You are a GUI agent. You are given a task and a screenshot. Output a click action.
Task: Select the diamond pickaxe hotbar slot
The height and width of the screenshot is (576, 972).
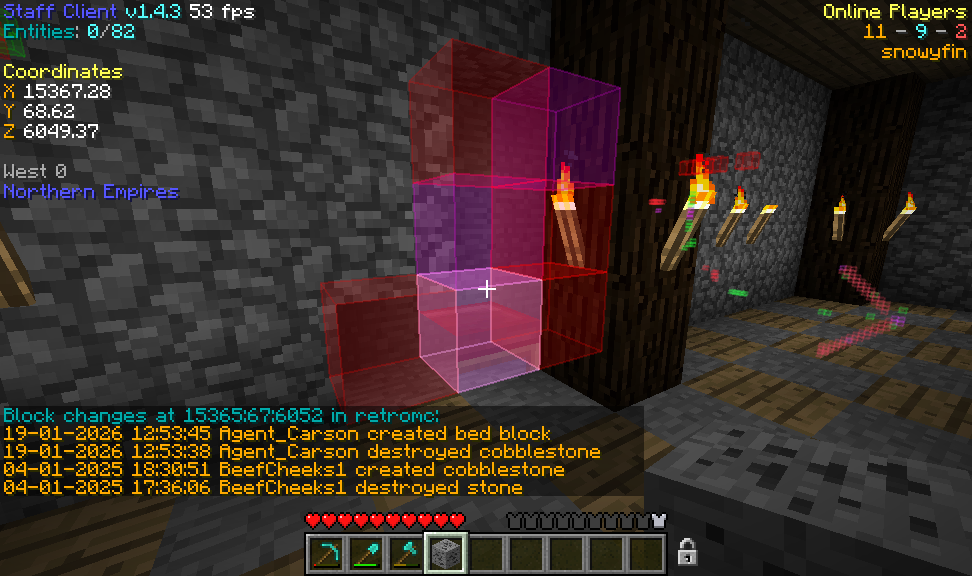click(x=327, y=553)
